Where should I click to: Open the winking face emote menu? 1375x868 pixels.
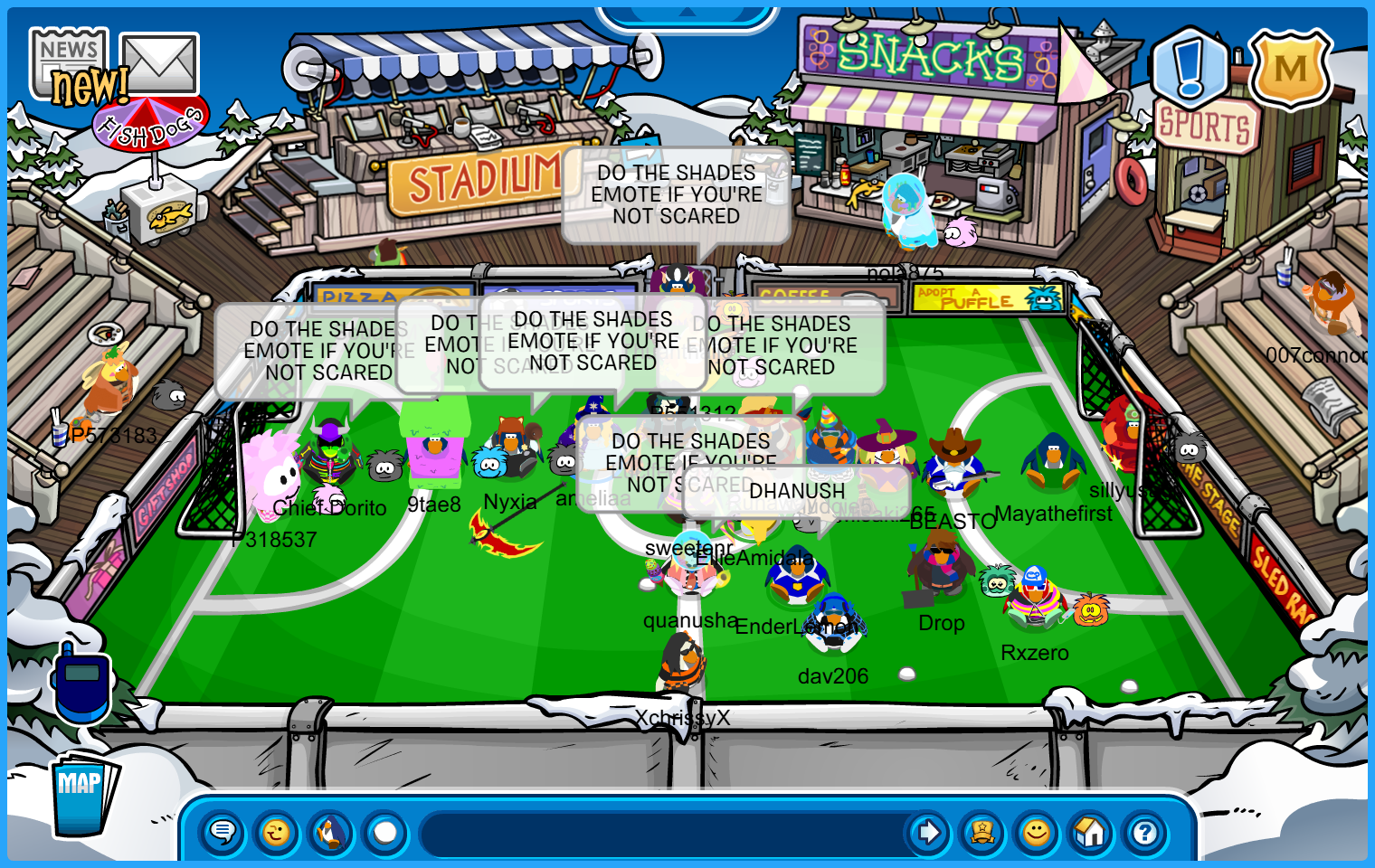[x=277, y=832]
